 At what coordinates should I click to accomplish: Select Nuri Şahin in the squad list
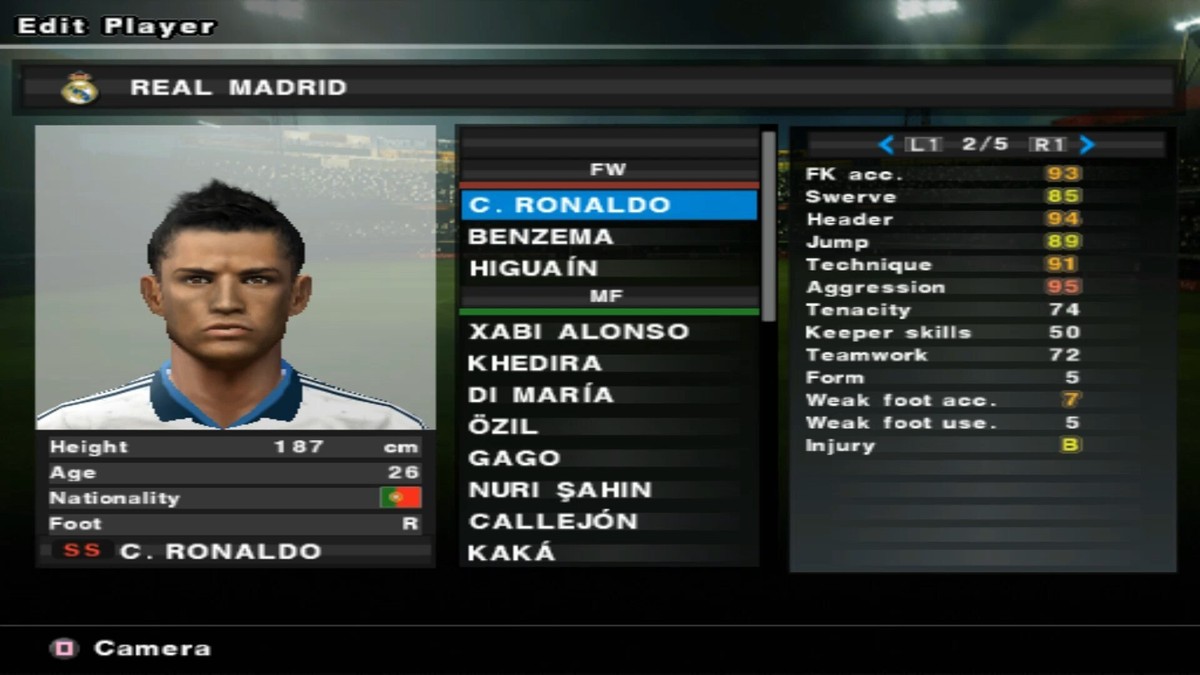[608, 490]
